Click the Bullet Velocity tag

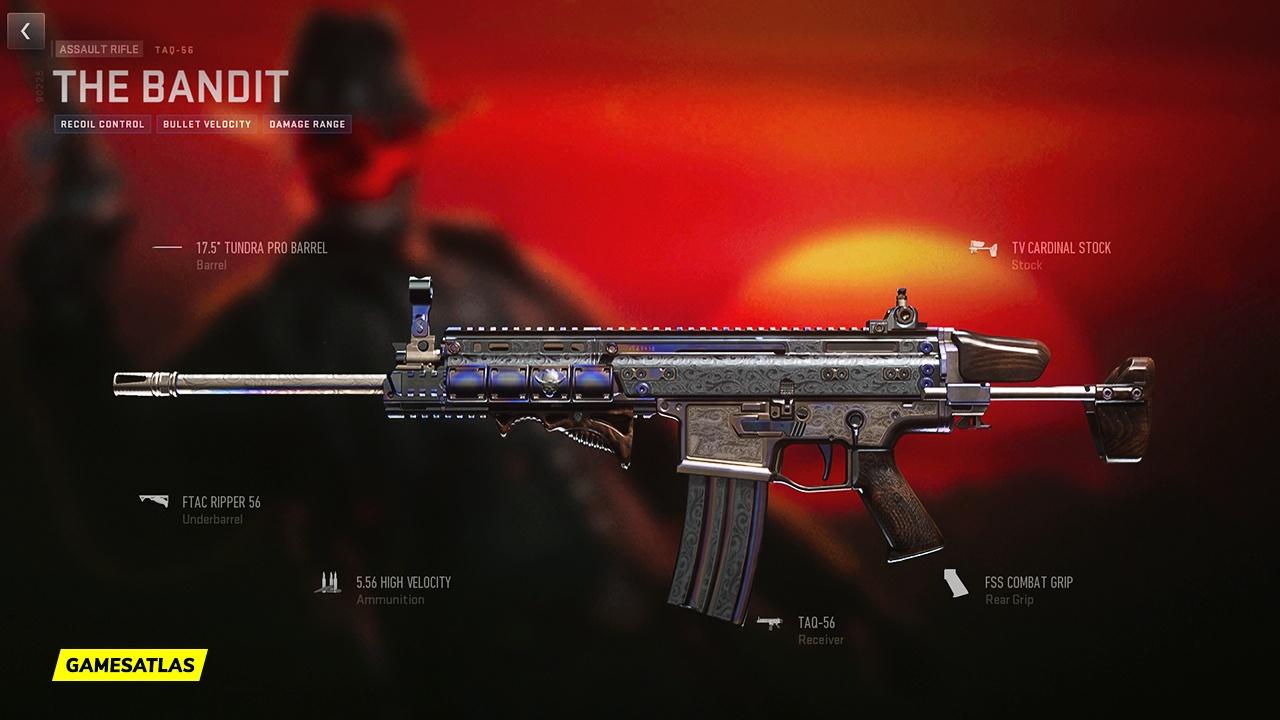tap(206, 124)
